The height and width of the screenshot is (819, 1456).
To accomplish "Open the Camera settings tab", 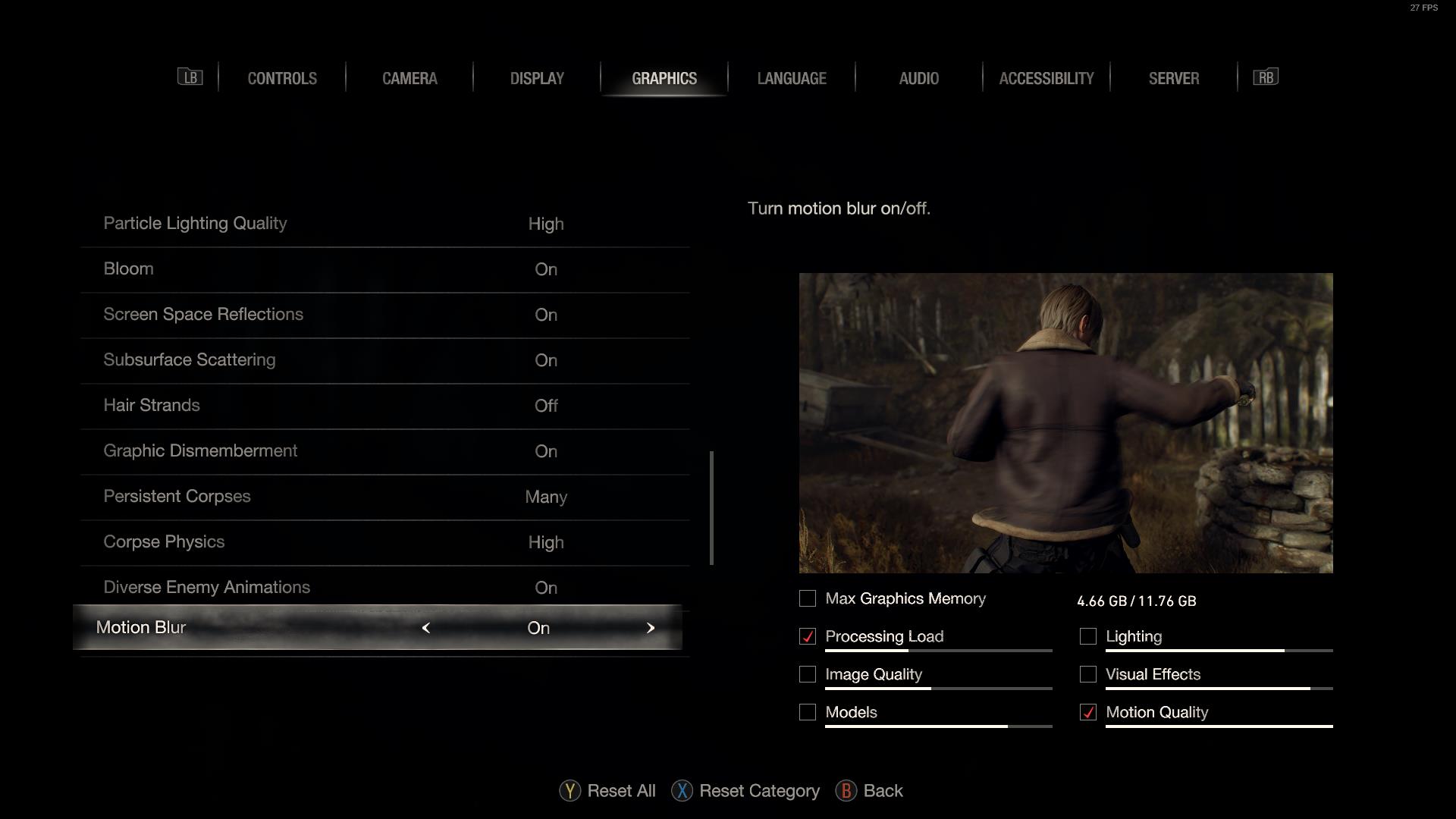I will (409, 78).
